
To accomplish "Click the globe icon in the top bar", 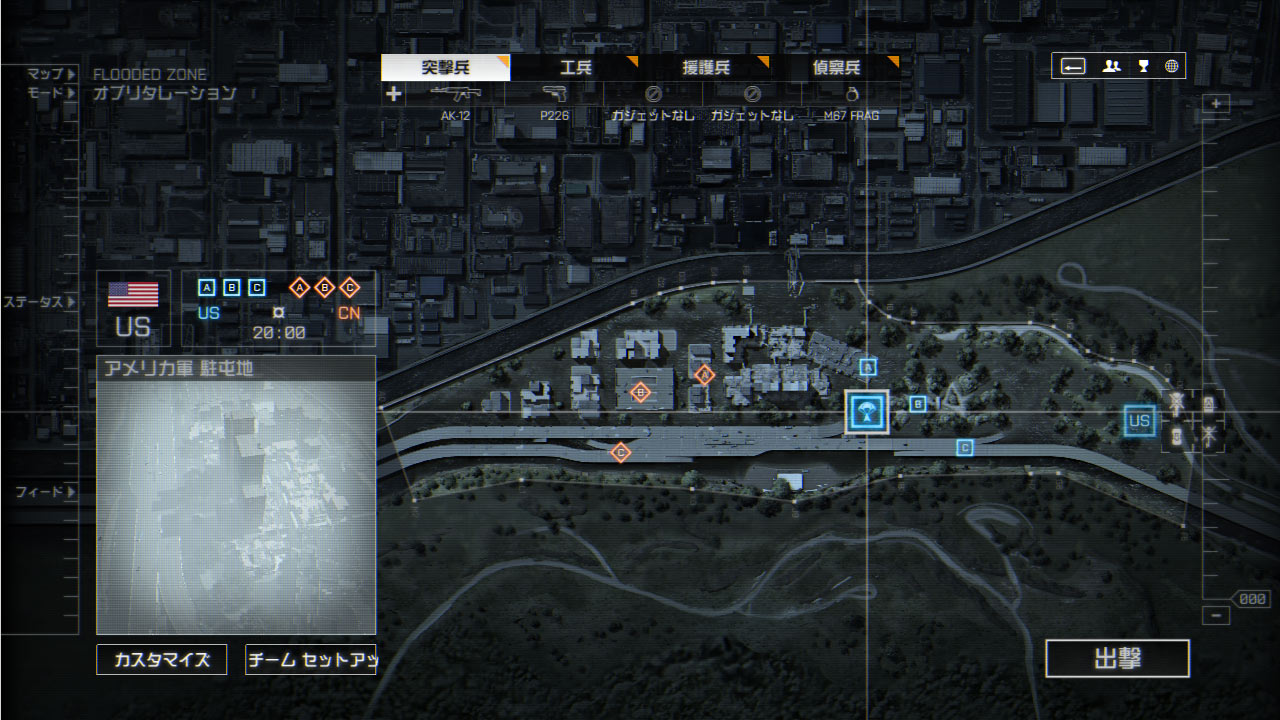I will click(x=1171, y=67).
